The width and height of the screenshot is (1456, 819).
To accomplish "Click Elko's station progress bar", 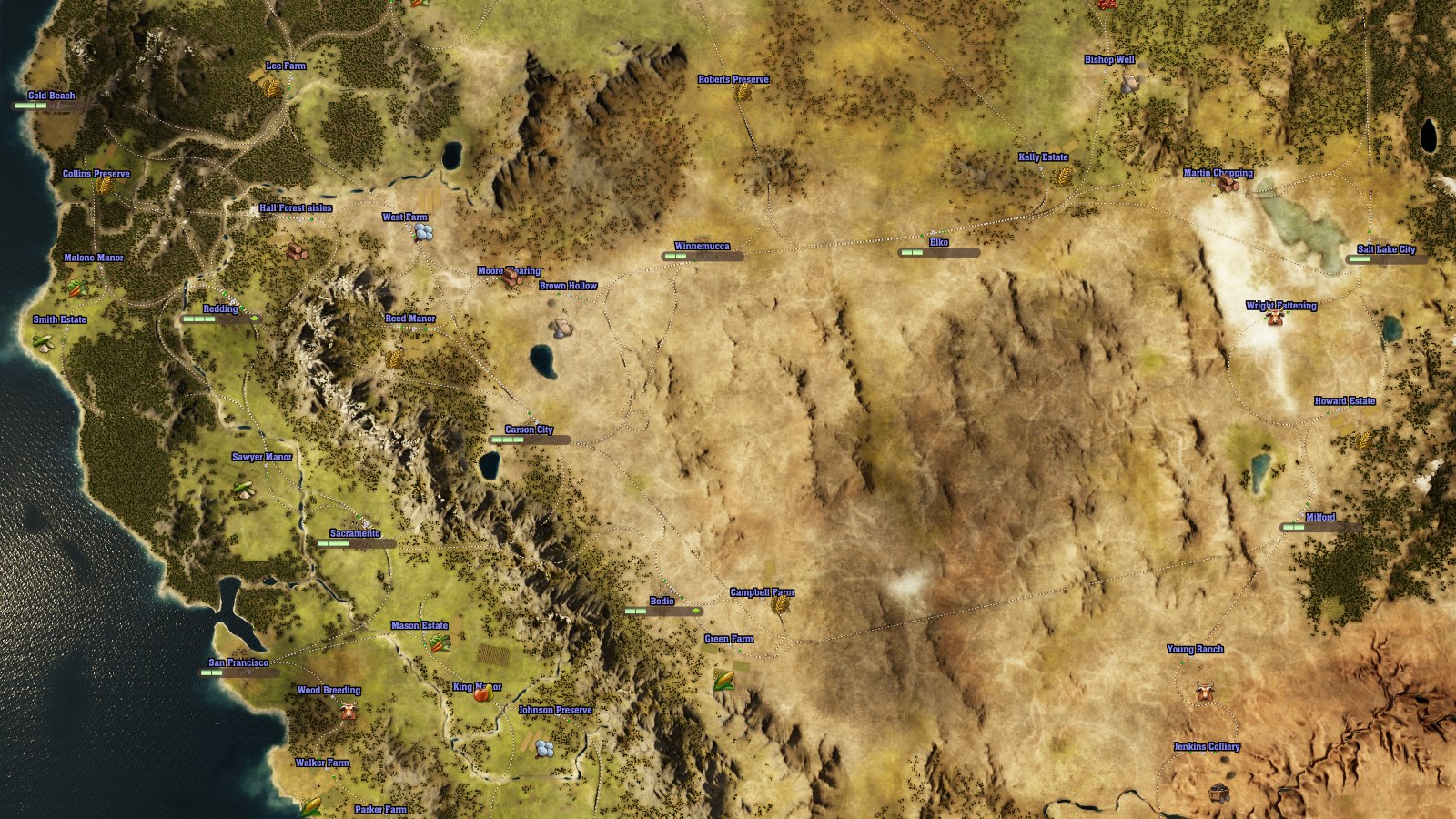I will [913, 252].
